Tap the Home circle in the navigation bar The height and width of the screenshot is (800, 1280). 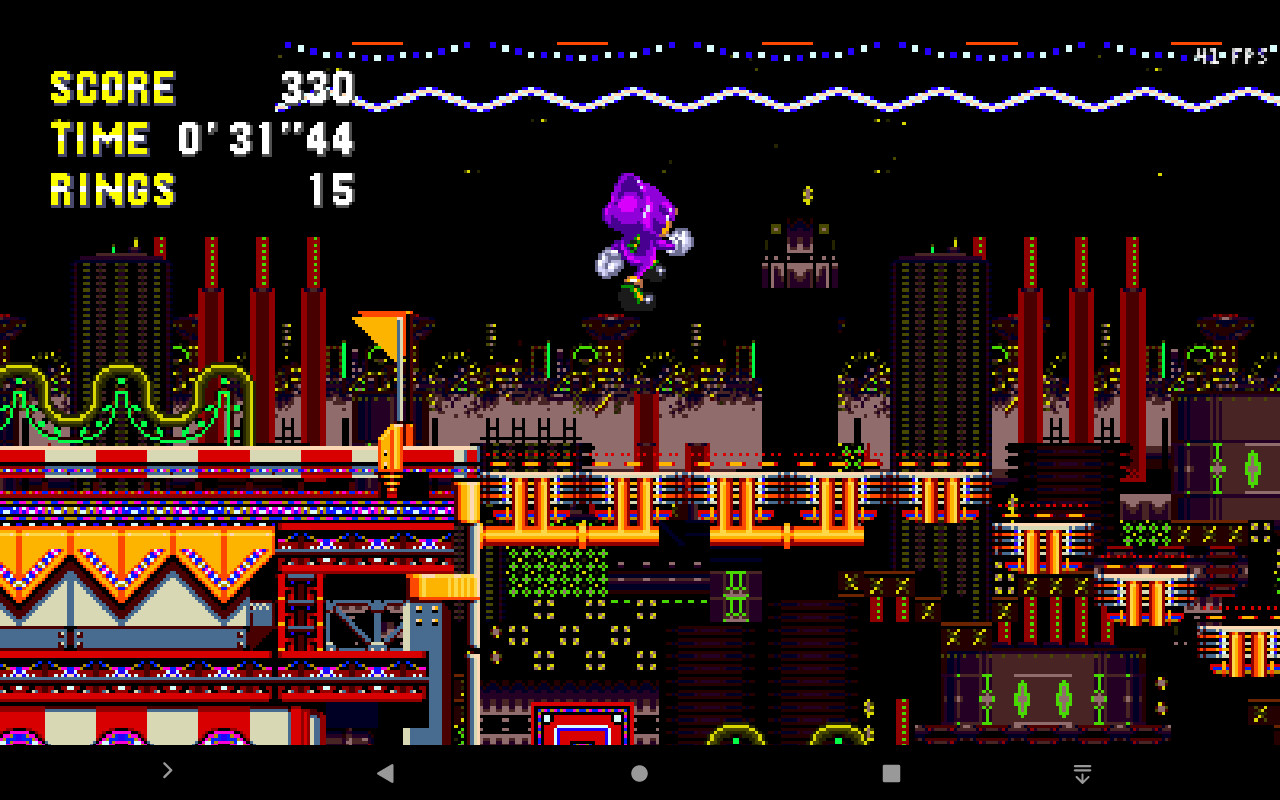(637, 771)
